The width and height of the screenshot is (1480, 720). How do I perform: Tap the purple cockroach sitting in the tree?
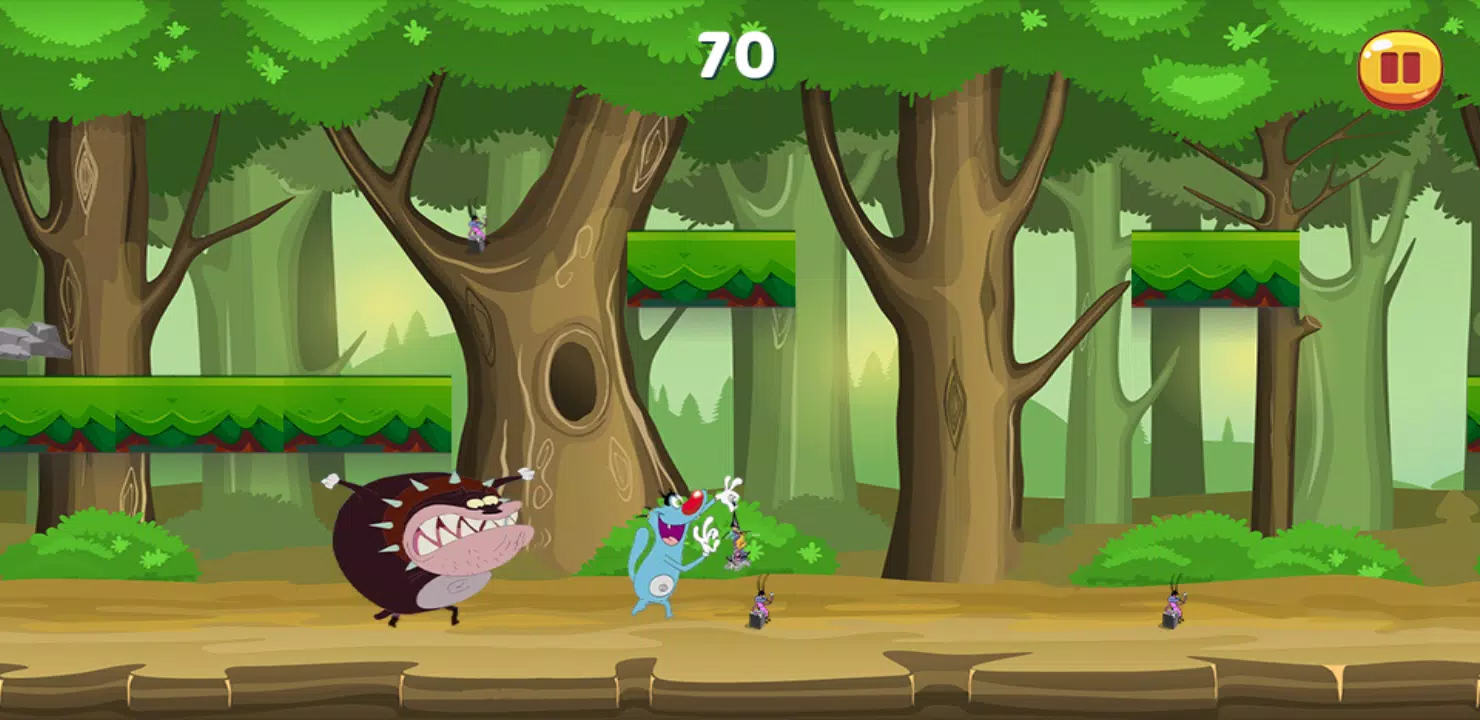pos(476,232)
